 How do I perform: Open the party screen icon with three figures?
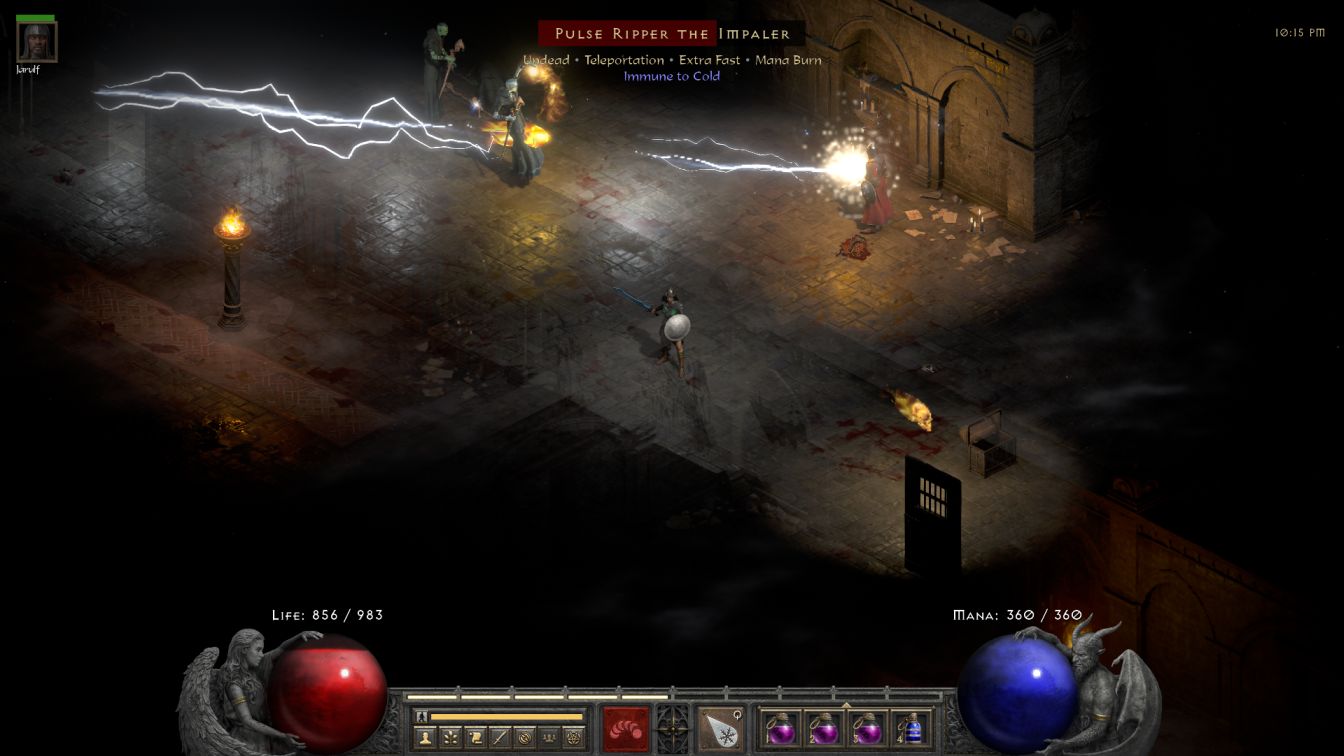coord(548,738)
